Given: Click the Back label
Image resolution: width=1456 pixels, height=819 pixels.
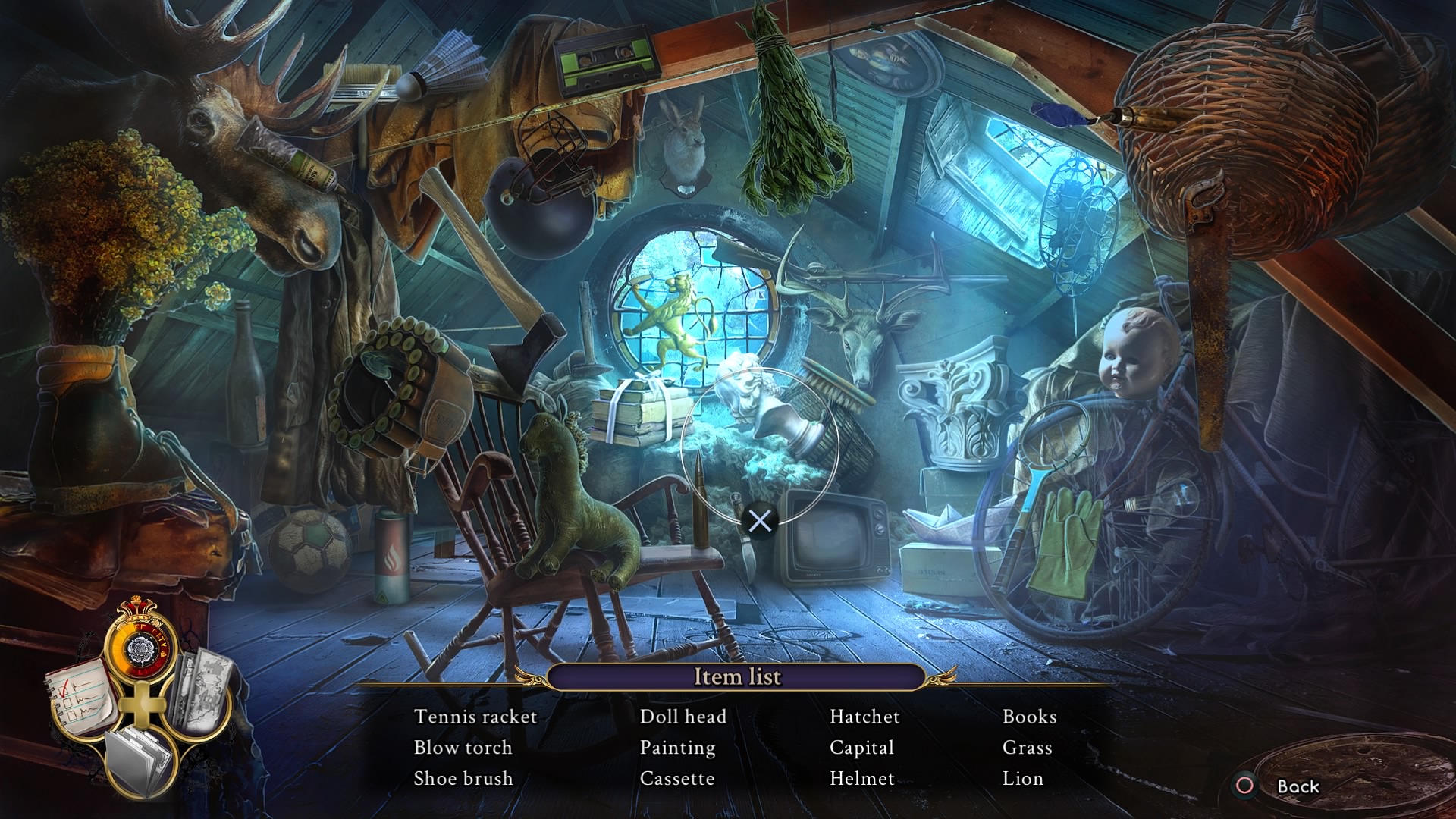Looking at the screenshot, I should click(1298, 786).
